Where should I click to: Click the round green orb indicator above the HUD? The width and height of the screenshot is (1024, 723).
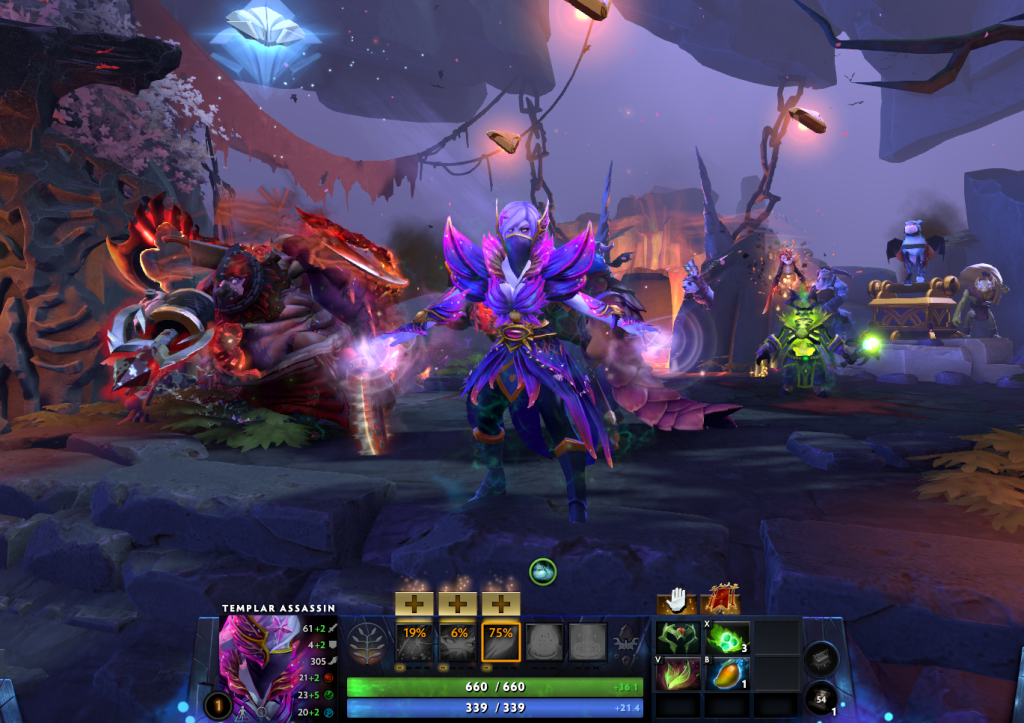543,571
